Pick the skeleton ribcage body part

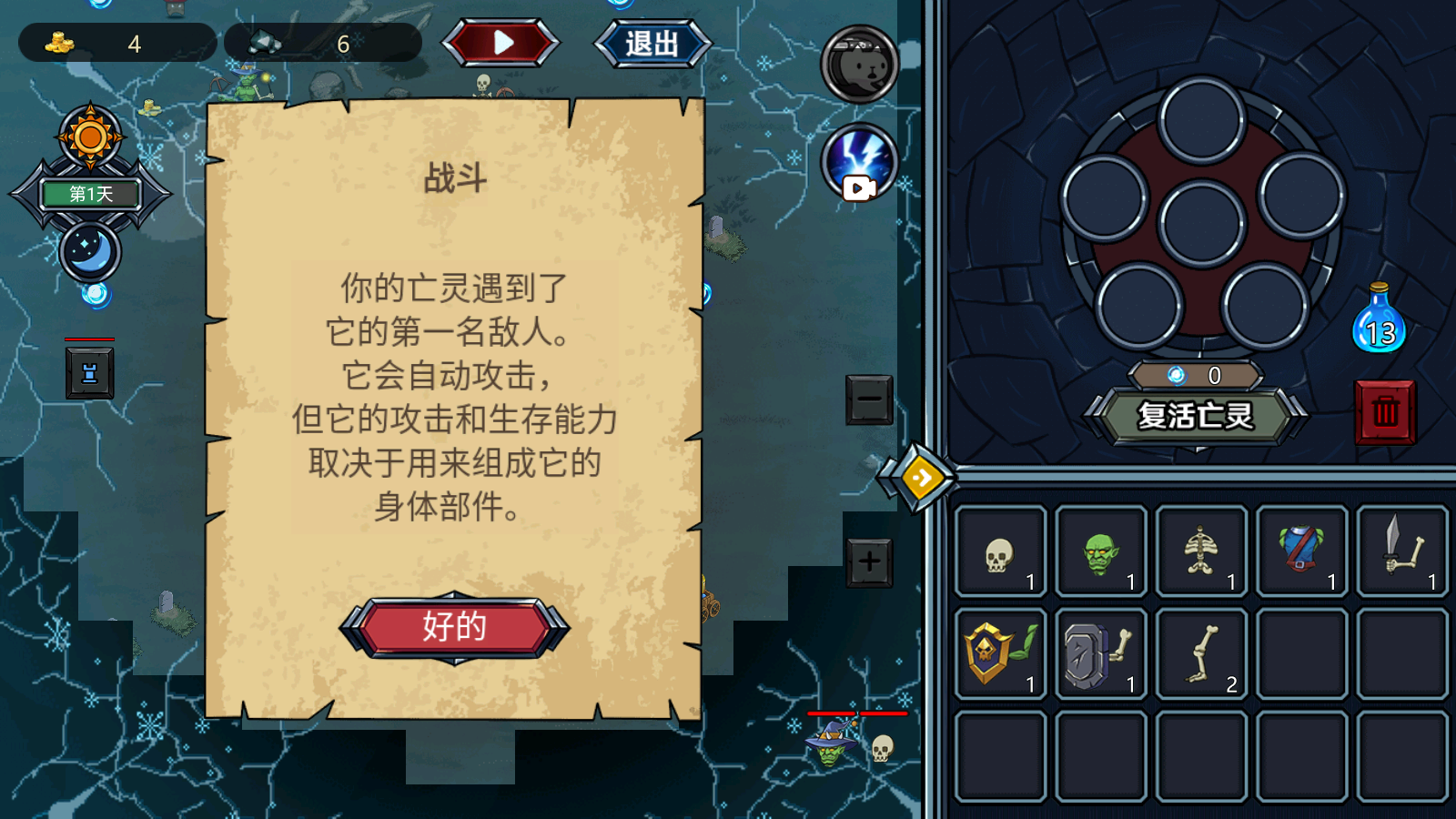[x=1201, y=551]
